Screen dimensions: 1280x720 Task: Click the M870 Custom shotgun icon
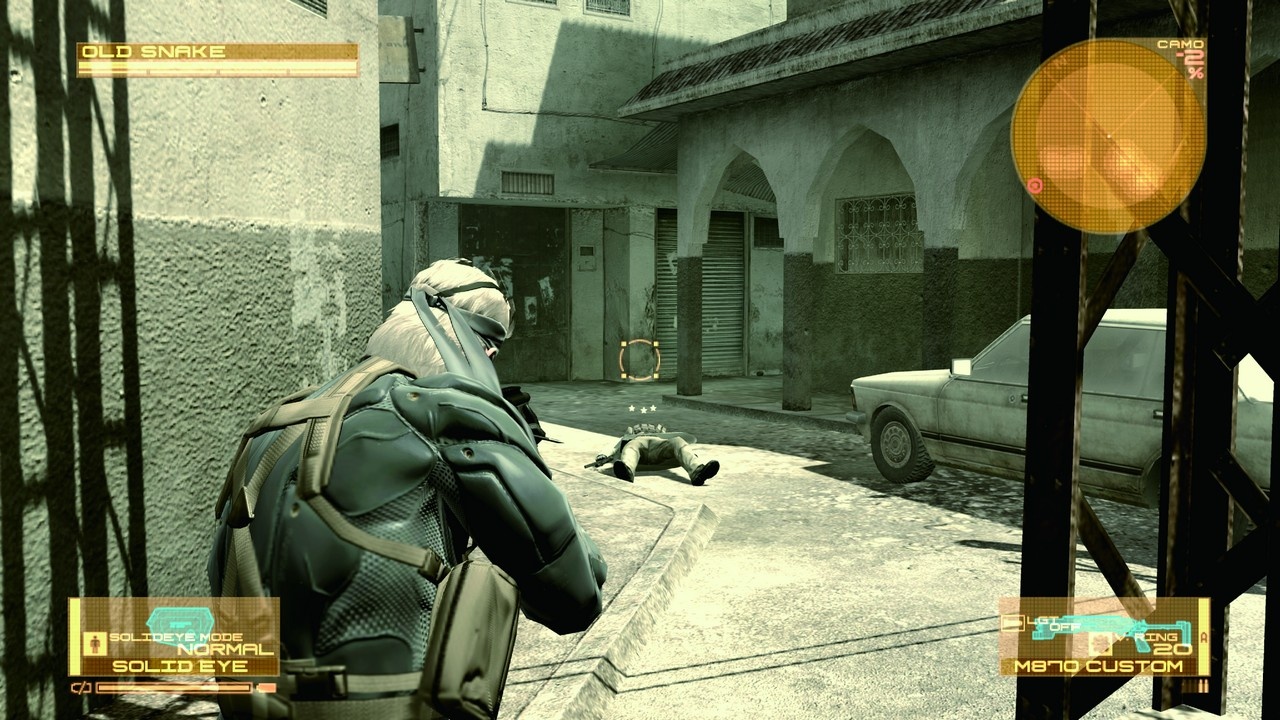1110,626
